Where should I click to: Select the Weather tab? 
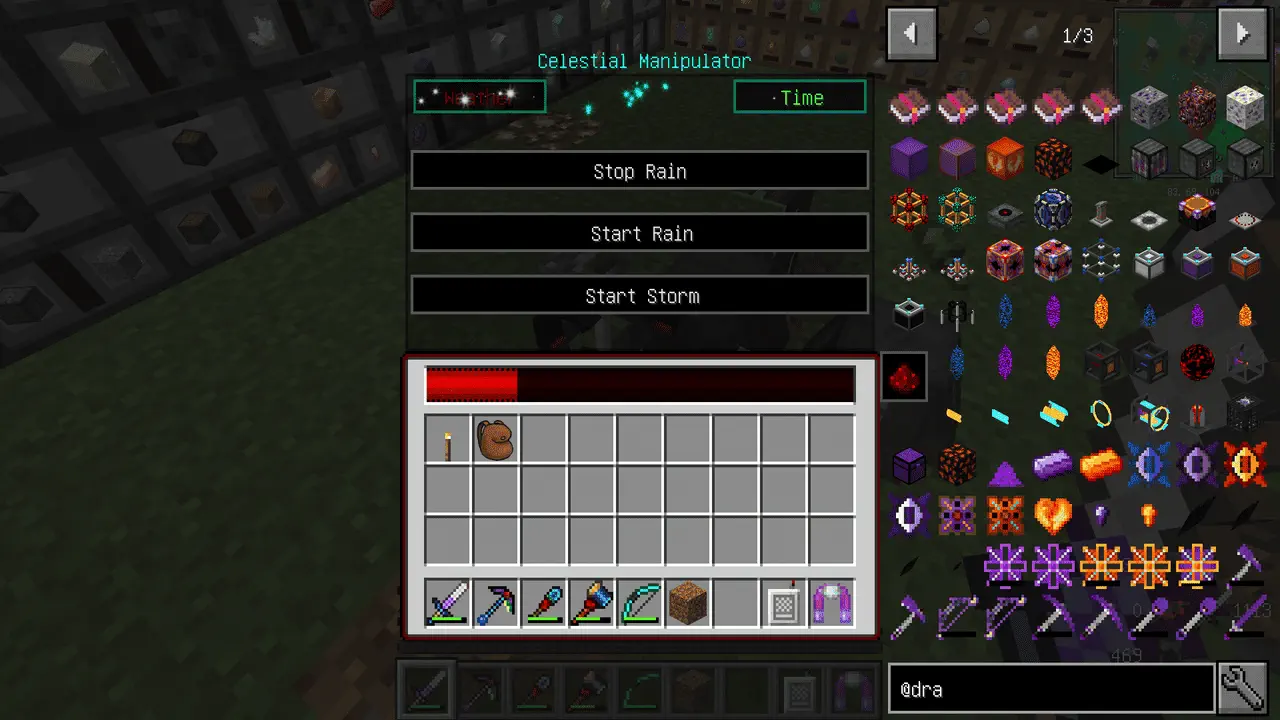pos(480,97)
